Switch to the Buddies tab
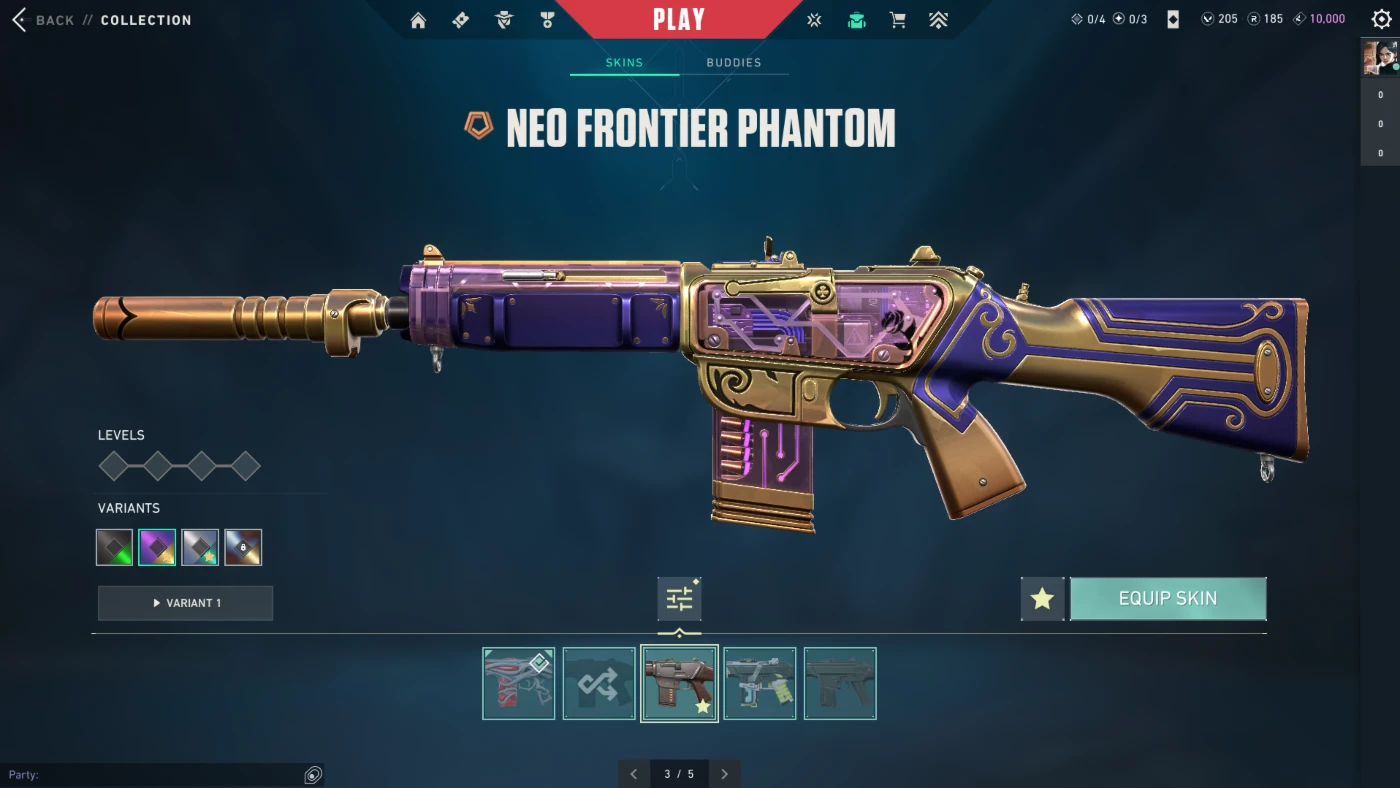 [733, 63]
